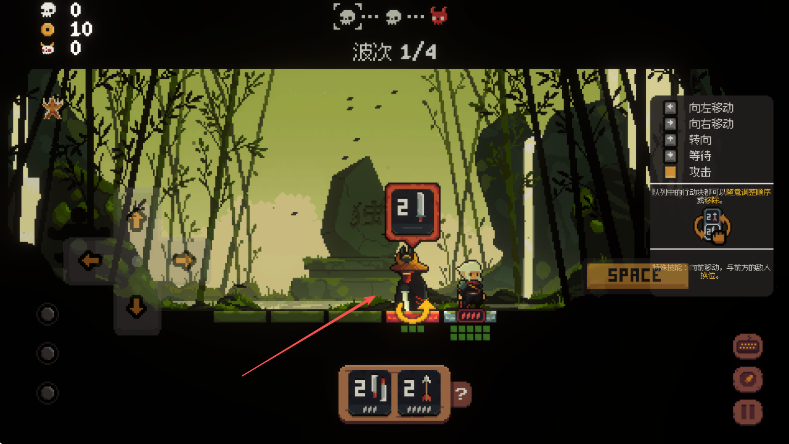789x444 pixels.
Task: Tap the down arrow on the d-pad
Action: (137, 307)
